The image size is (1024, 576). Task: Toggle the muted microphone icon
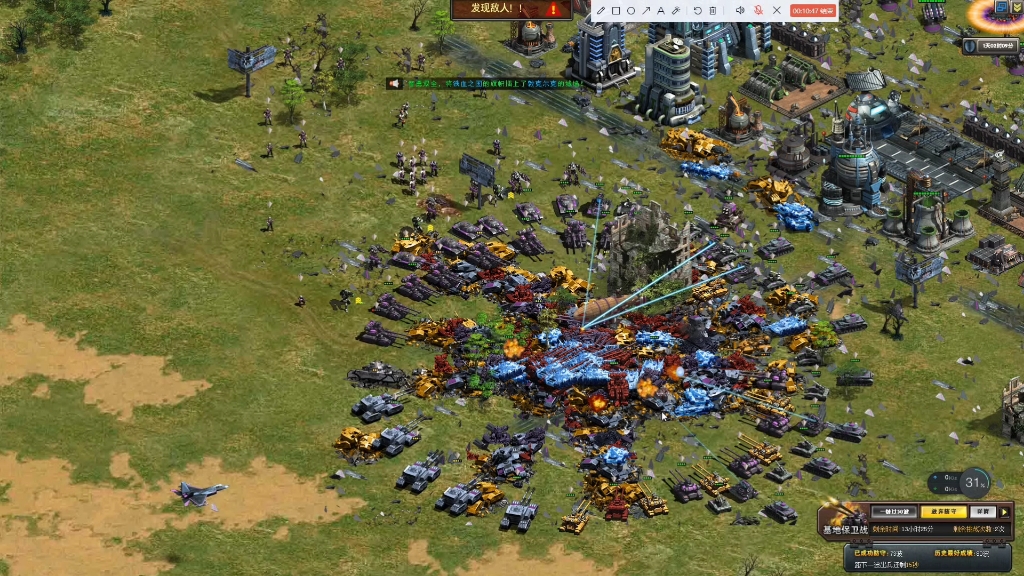click(x=758, y=11)
